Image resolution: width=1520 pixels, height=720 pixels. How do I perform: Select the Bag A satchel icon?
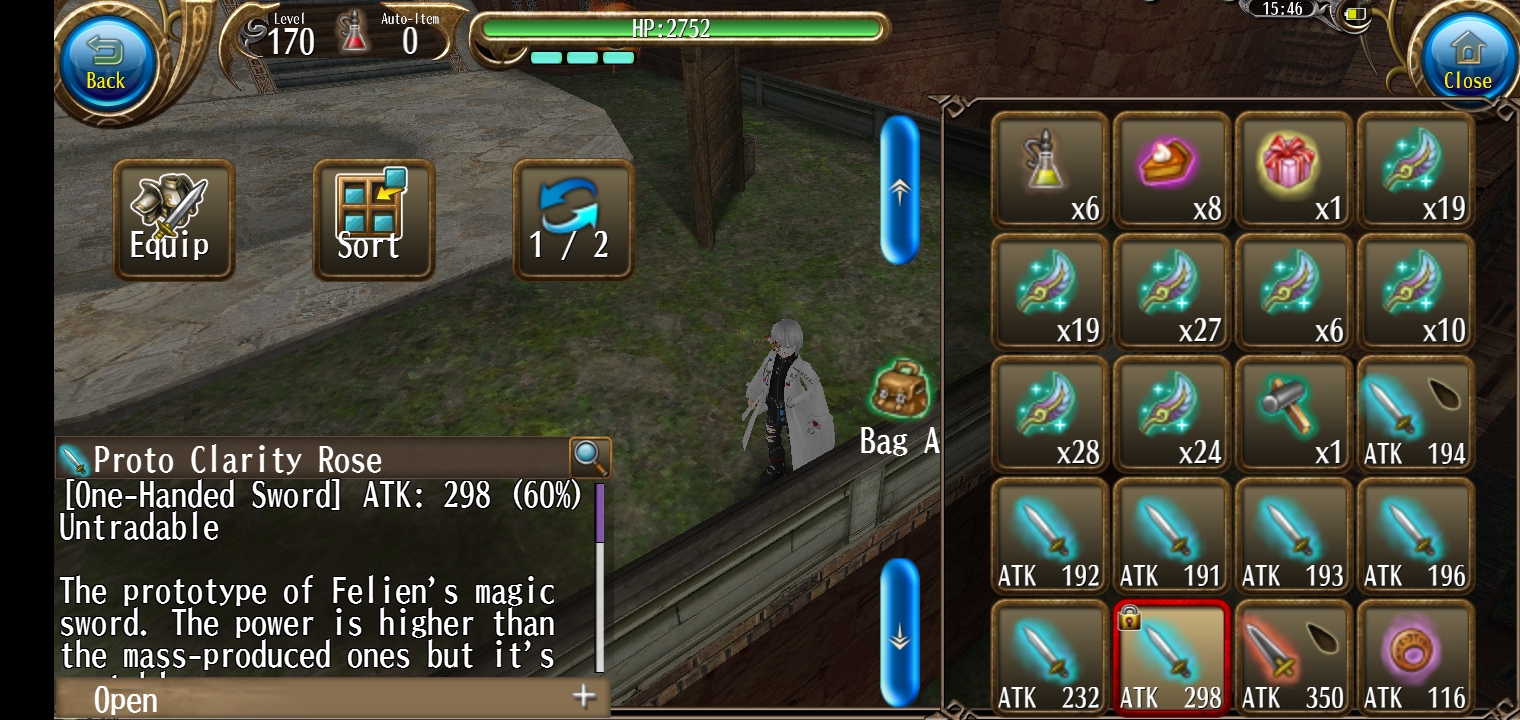point(900,392)
